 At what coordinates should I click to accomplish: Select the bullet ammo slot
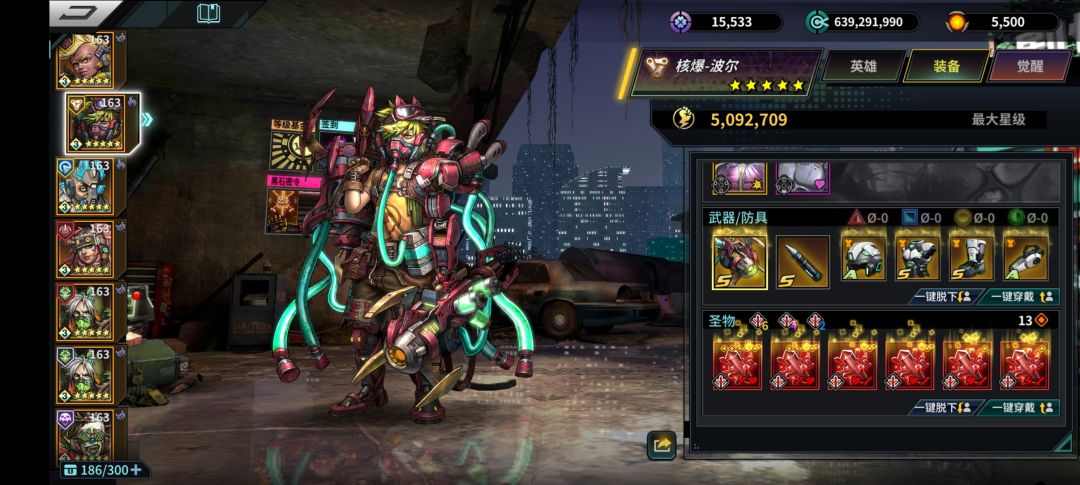pyautogui.click(x=802, y=261)
